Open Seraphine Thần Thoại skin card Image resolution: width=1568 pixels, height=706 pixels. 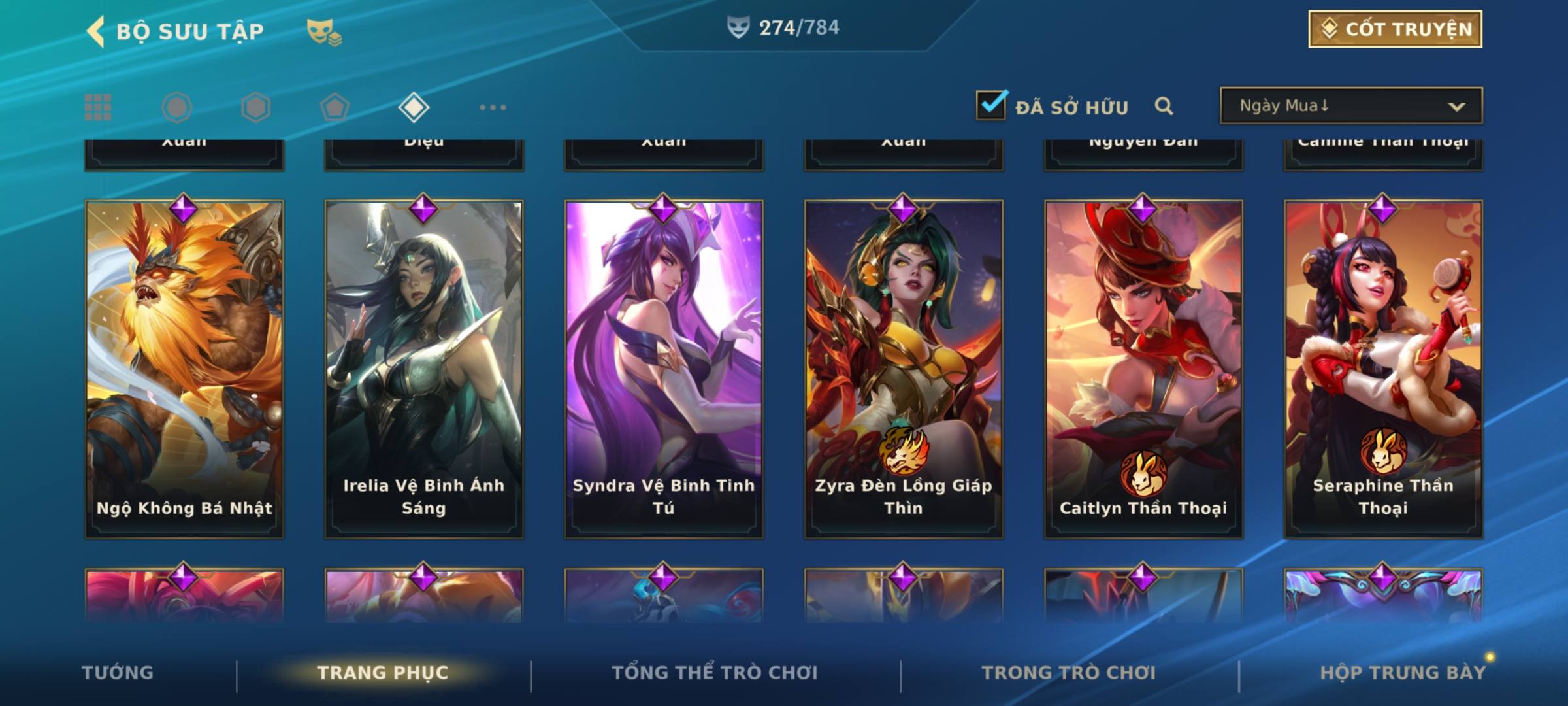pyautogui.click(x=1383, y=369)
